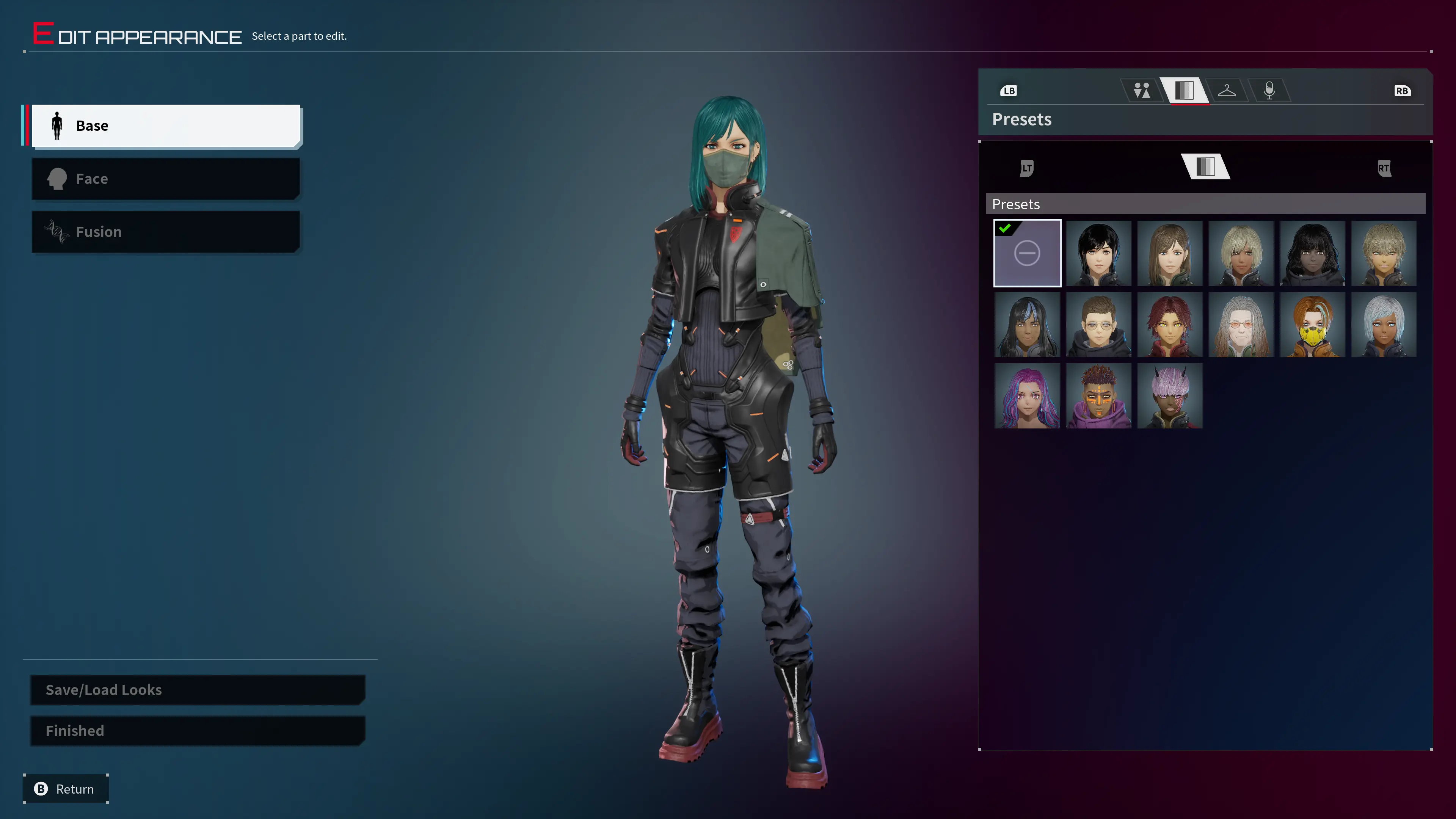Viewport: 1456px width, 819px height.
Task: Choose the long brown hair preset
Action: click(x=1169, y=253)
